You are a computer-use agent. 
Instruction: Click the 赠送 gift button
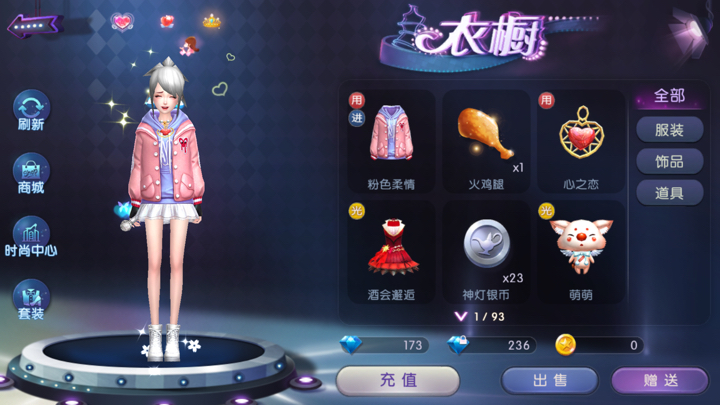[660, 380]
